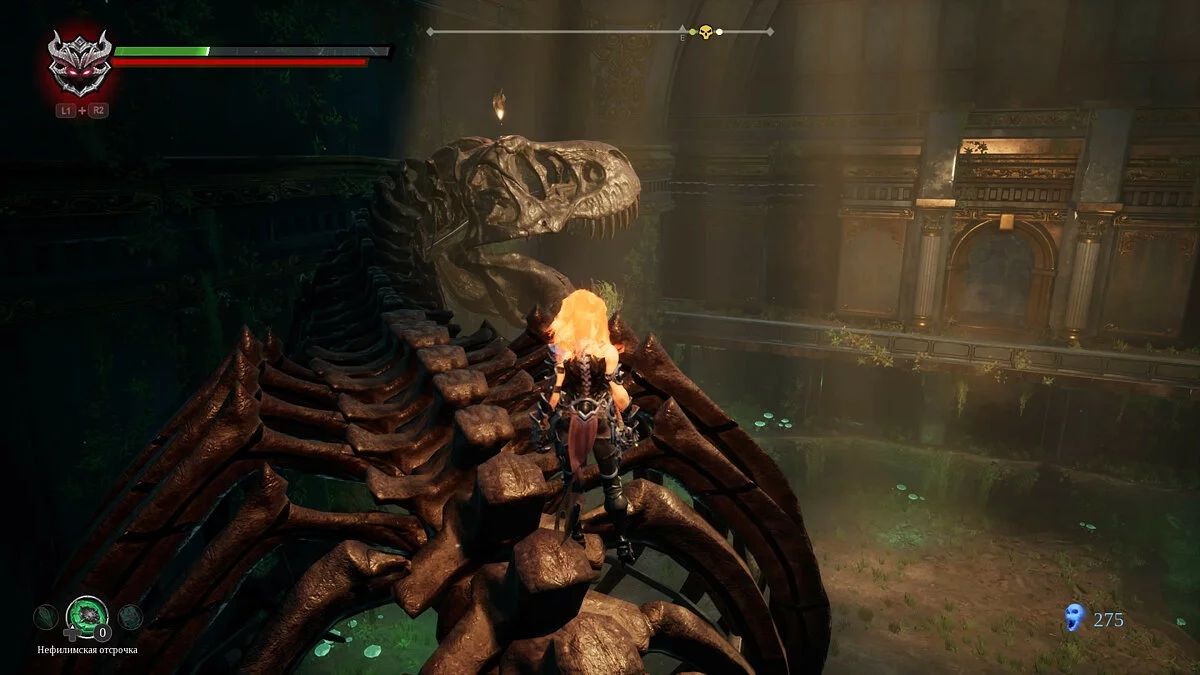Click the dimmed item slot right of Nephilim's Respite
Image resolution: width=1200 pixels, height=675 pixels.
(x=130, y=617)
